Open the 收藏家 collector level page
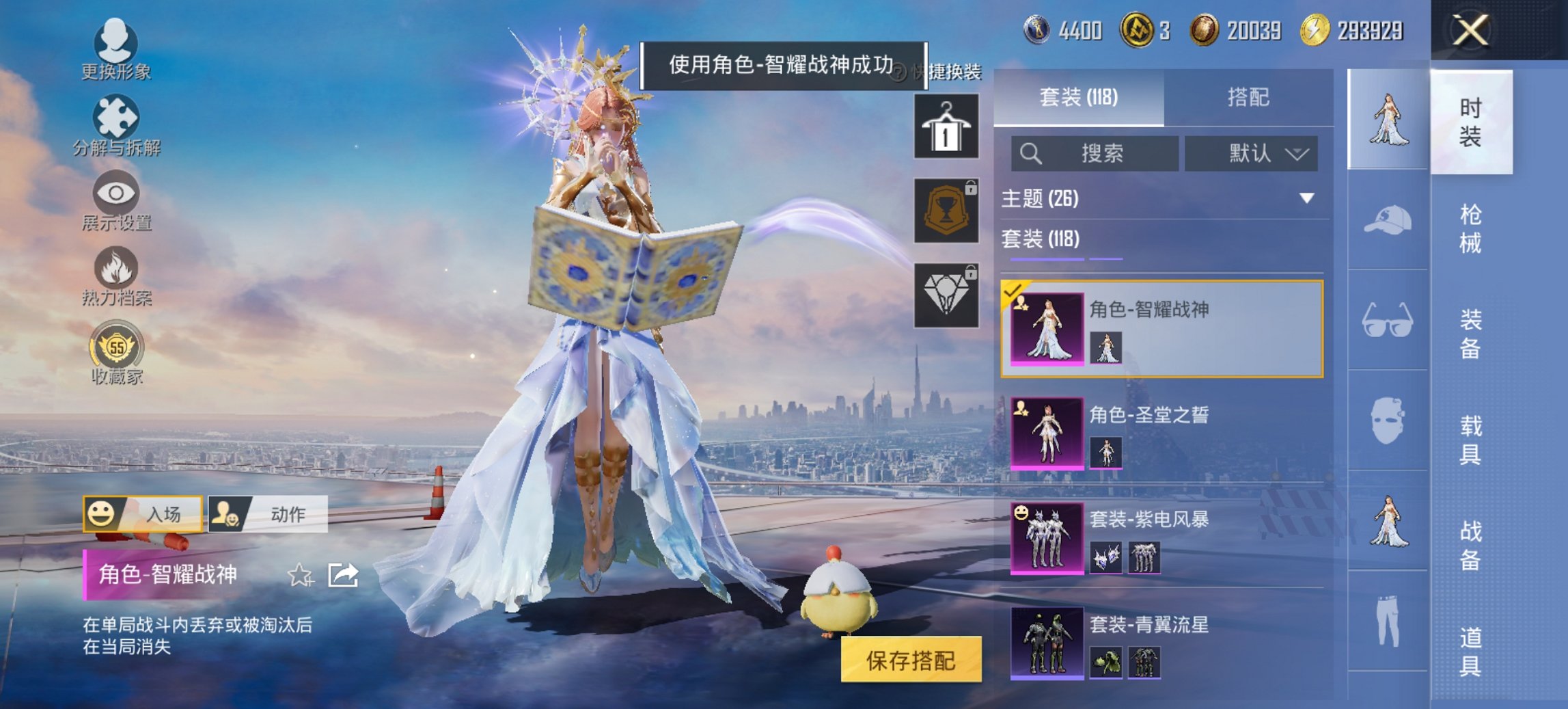Viewport: 1568px width, 709px height. [x=116, y=351]
